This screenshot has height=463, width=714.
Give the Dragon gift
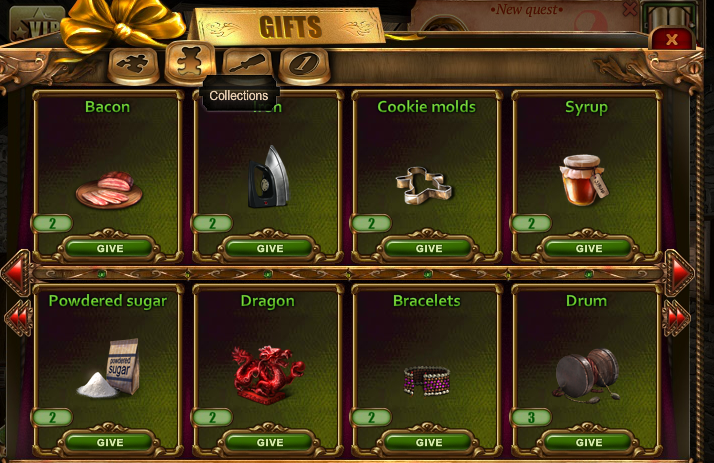click(x=269, y=442)
